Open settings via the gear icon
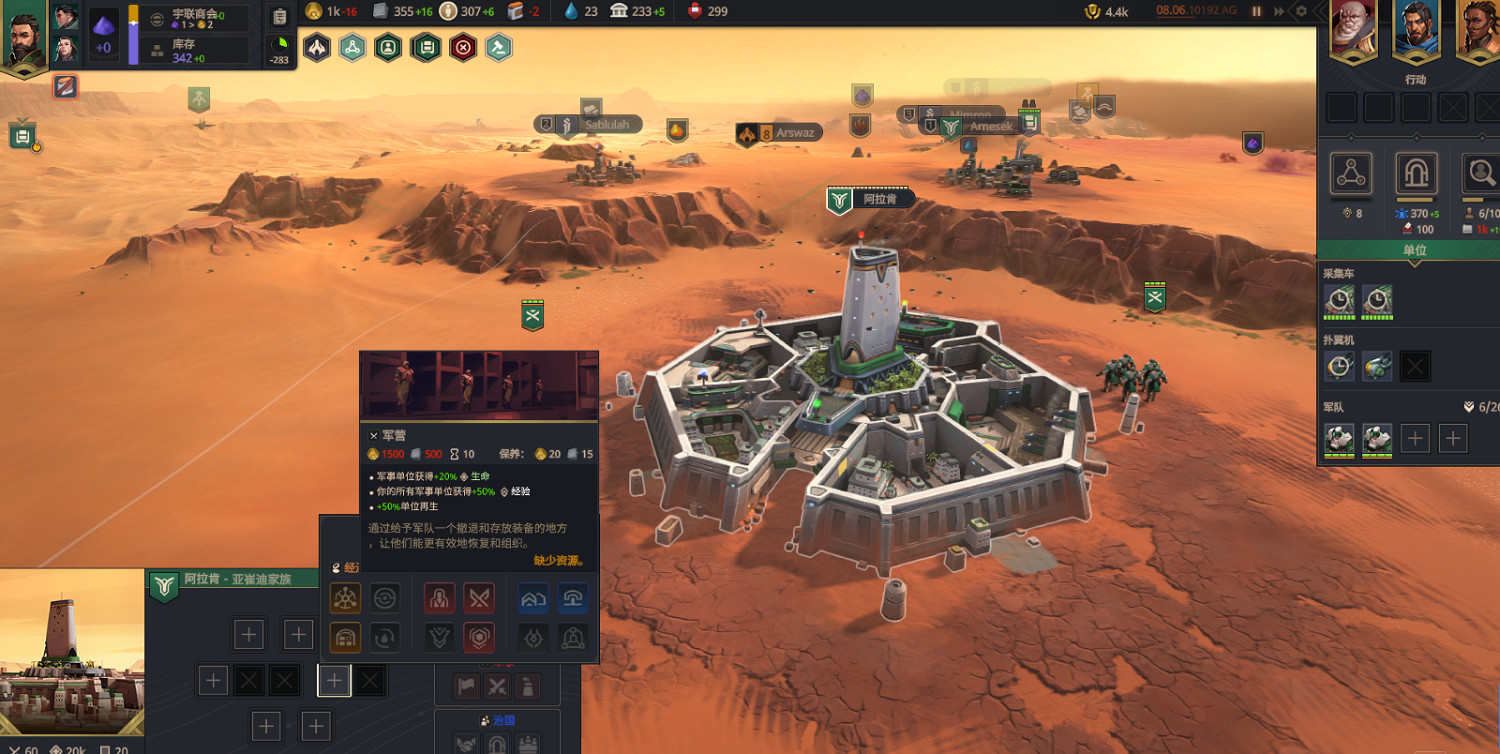Image resolution: width=1500 pixels, height=754 pixels. click(1301, 11)
